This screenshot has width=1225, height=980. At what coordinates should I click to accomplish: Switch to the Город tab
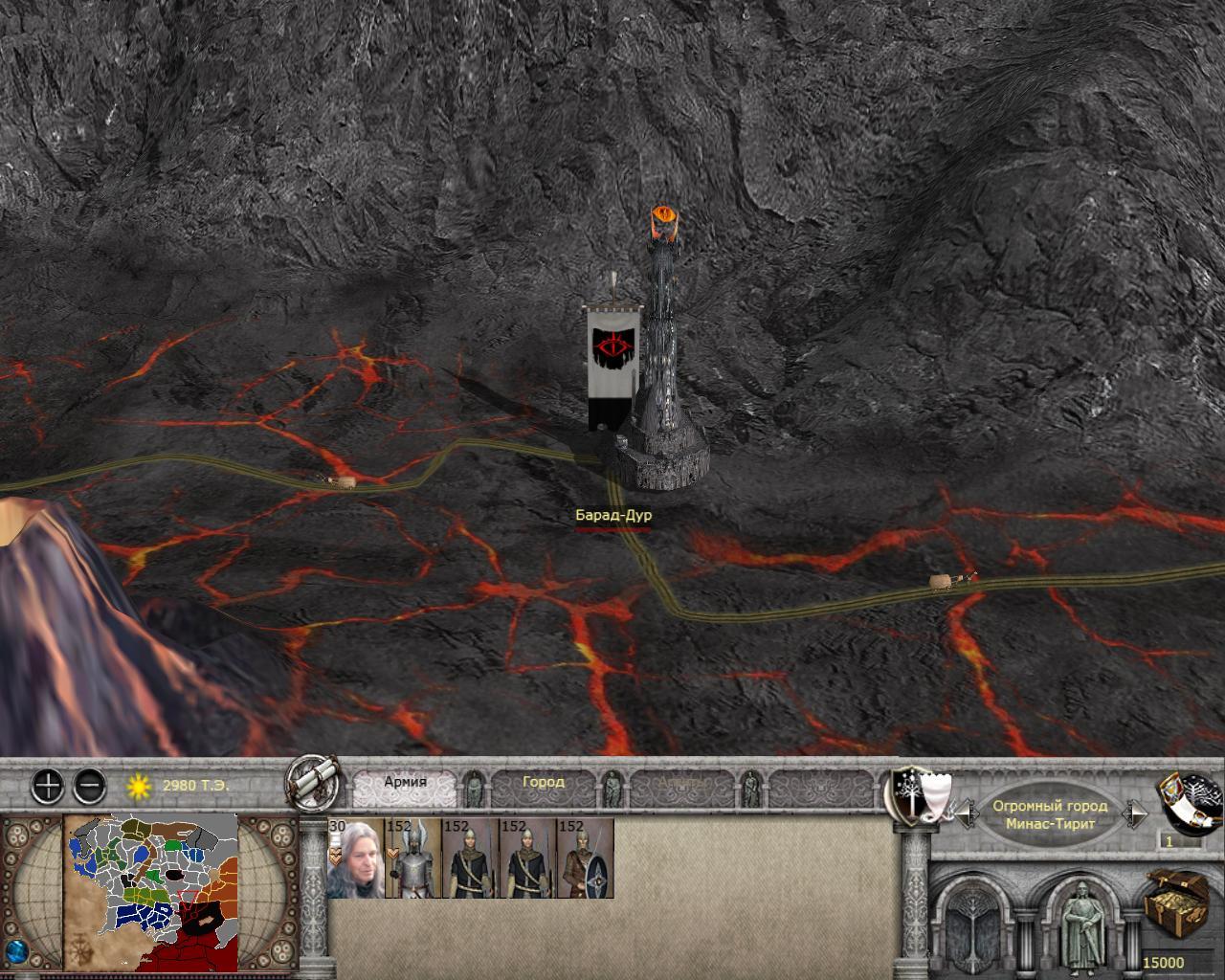point(543,782)
